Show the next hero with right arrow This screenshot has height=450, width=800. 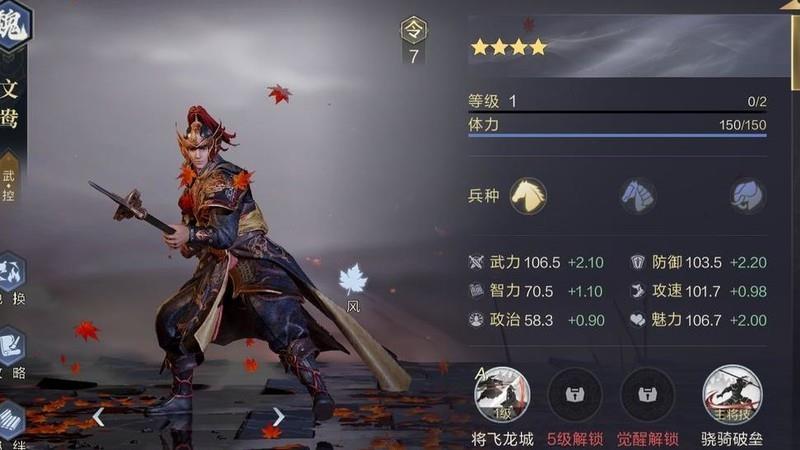tap(278, 416)
